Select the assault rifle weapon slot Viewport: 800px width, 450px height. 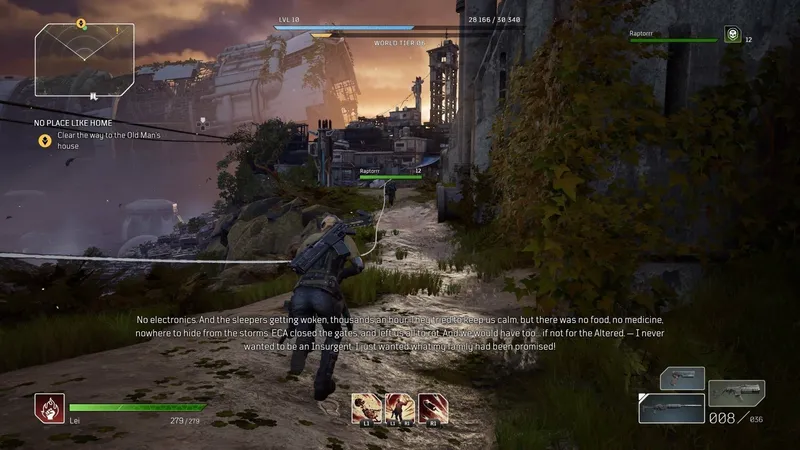point(737,392)
